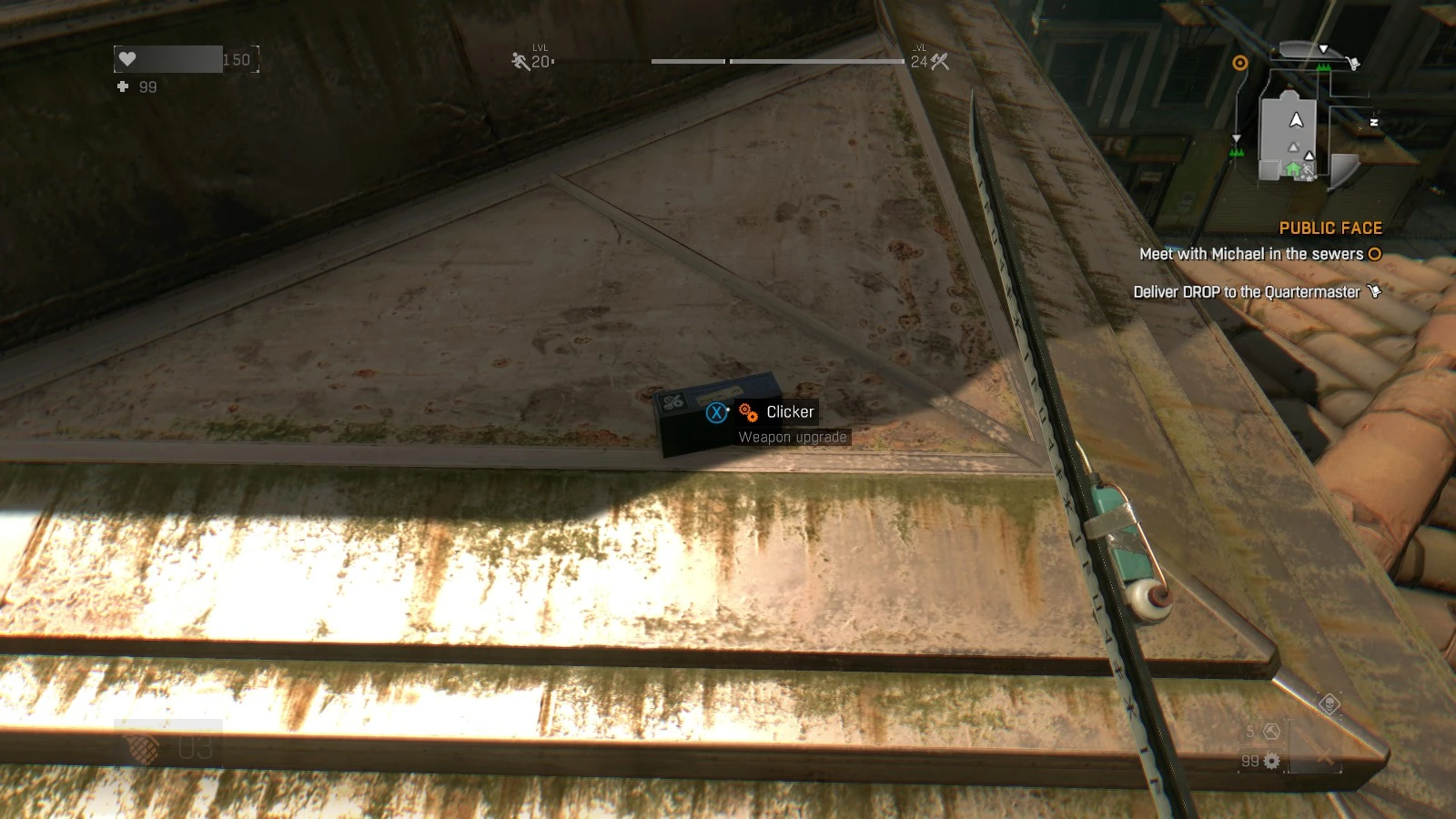Click the skull rank diamond near the weapon slot
Image resolution: width=1456 pixels, height=819 pixels.
(x=1329, y=704)
